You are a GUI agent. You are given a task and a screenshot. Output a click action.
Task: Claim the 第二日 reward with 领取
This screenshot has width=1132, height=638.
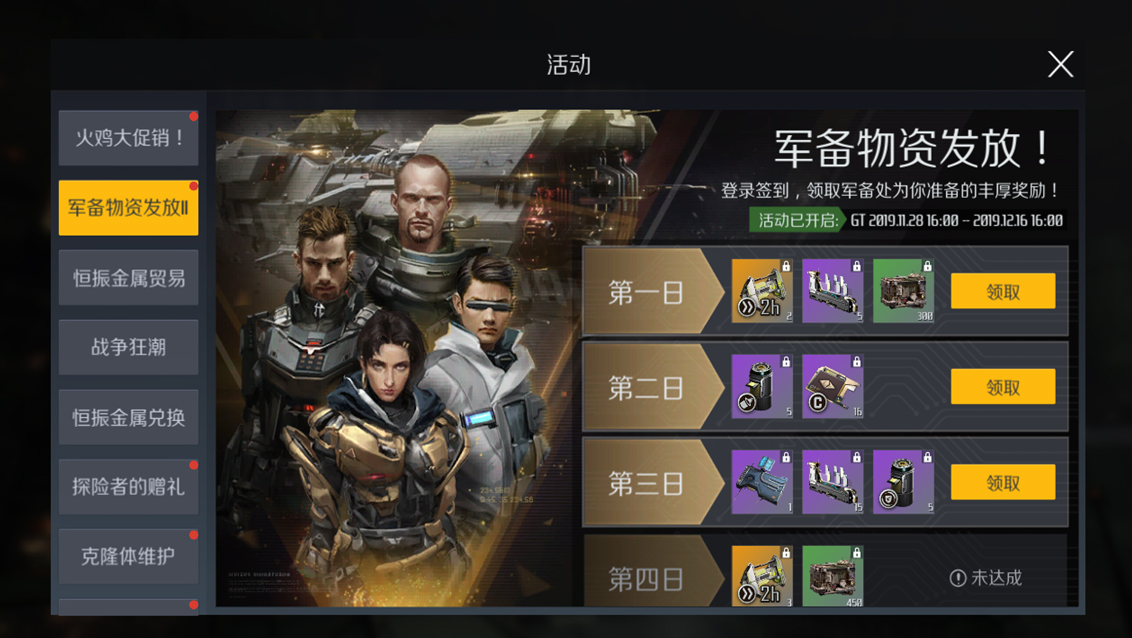click(x=1003, y=387)
